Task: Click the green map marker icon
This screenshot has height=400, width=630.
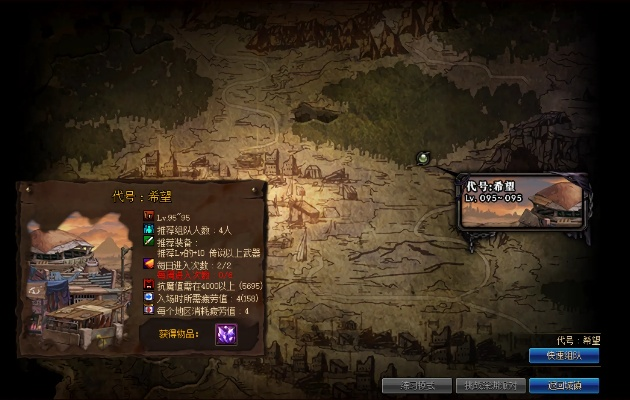Action: [424, 158]
